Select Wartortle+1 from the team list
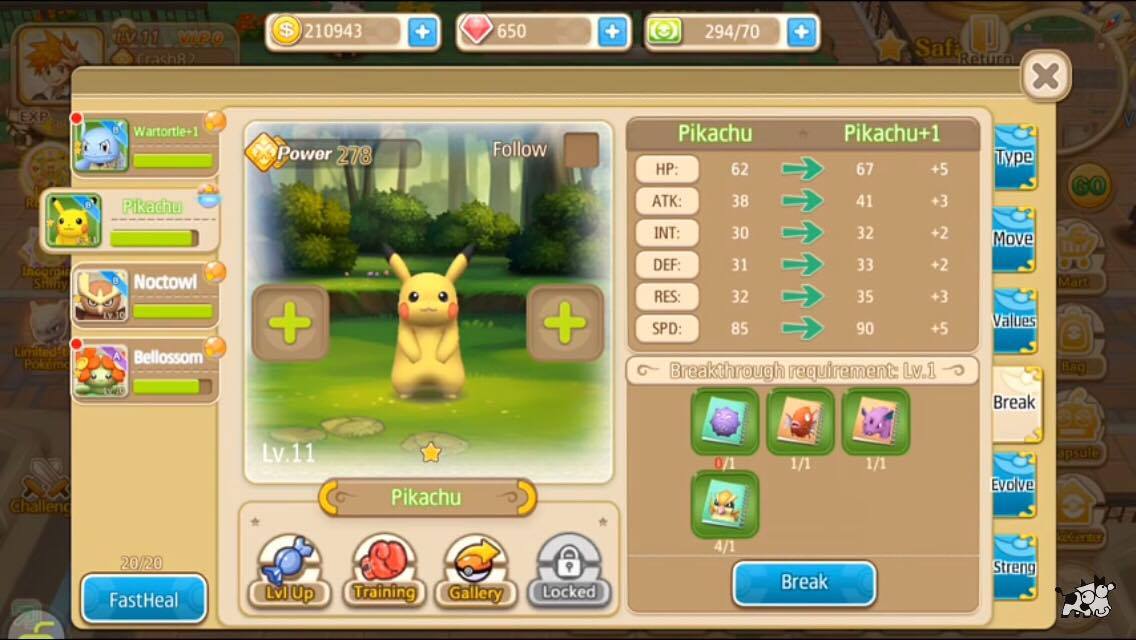The width and height of the screenshot is (1136, 640). pos(145,146)
